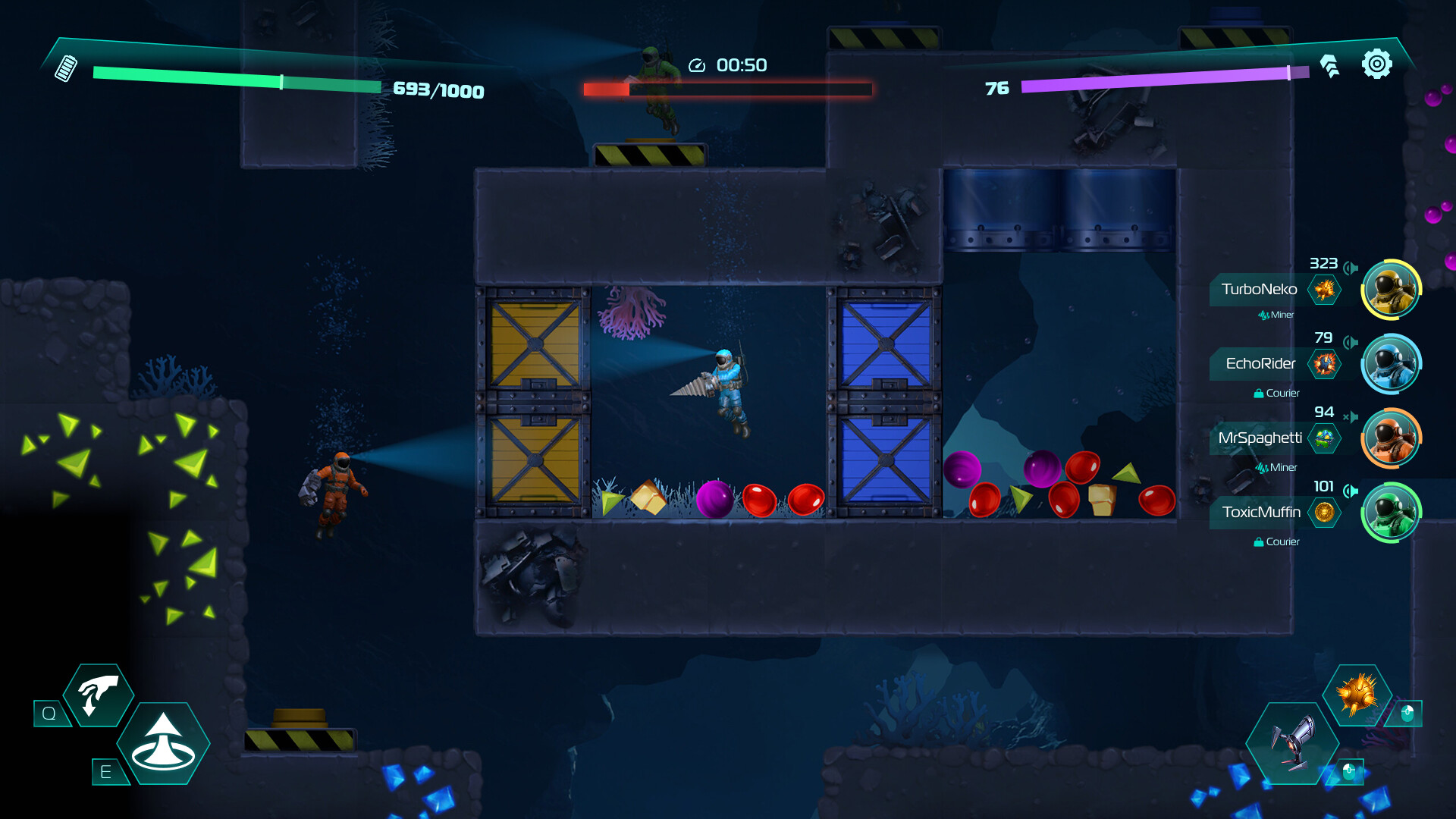This screenshot has width=1456, height=819.
Task: Click the stacked chevron drill icon
Action: click(1329, 66)
